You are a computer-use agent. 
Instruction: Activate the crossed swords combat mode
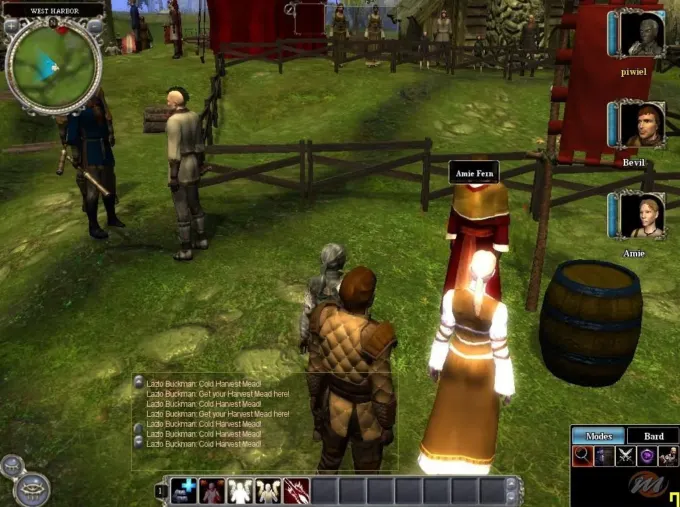(627, 456)
